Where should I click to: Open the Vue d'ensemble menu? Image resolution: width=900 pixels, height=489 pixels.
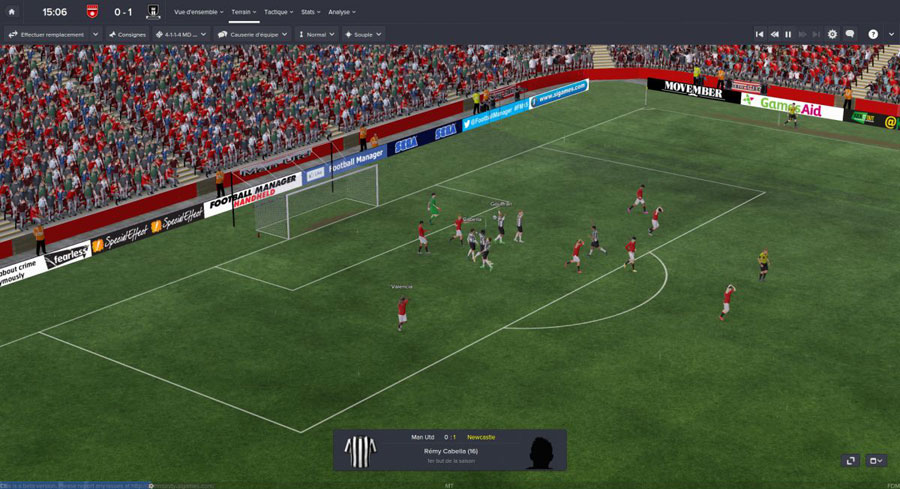(x=198, y=12)
